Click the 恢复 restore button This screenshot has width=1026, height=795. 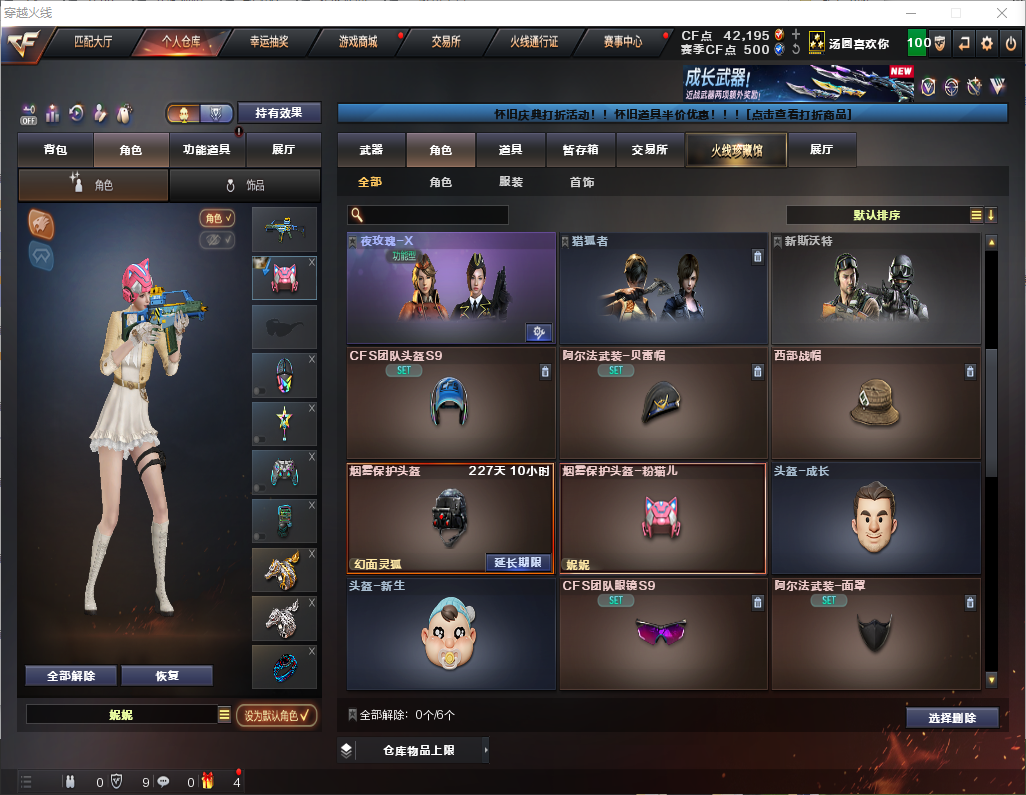point(167,676)
